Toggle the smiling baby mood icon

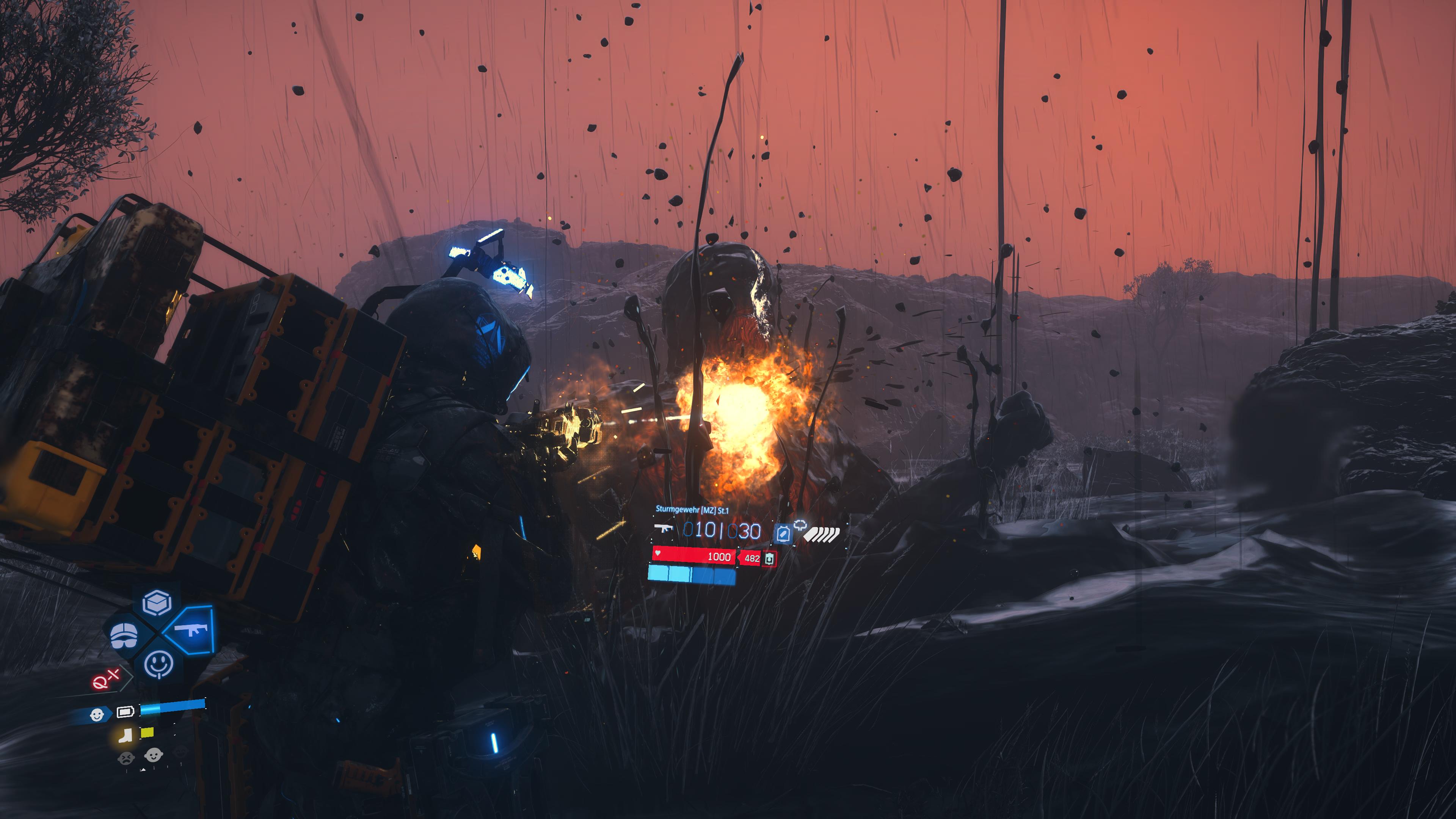[153, 755]
